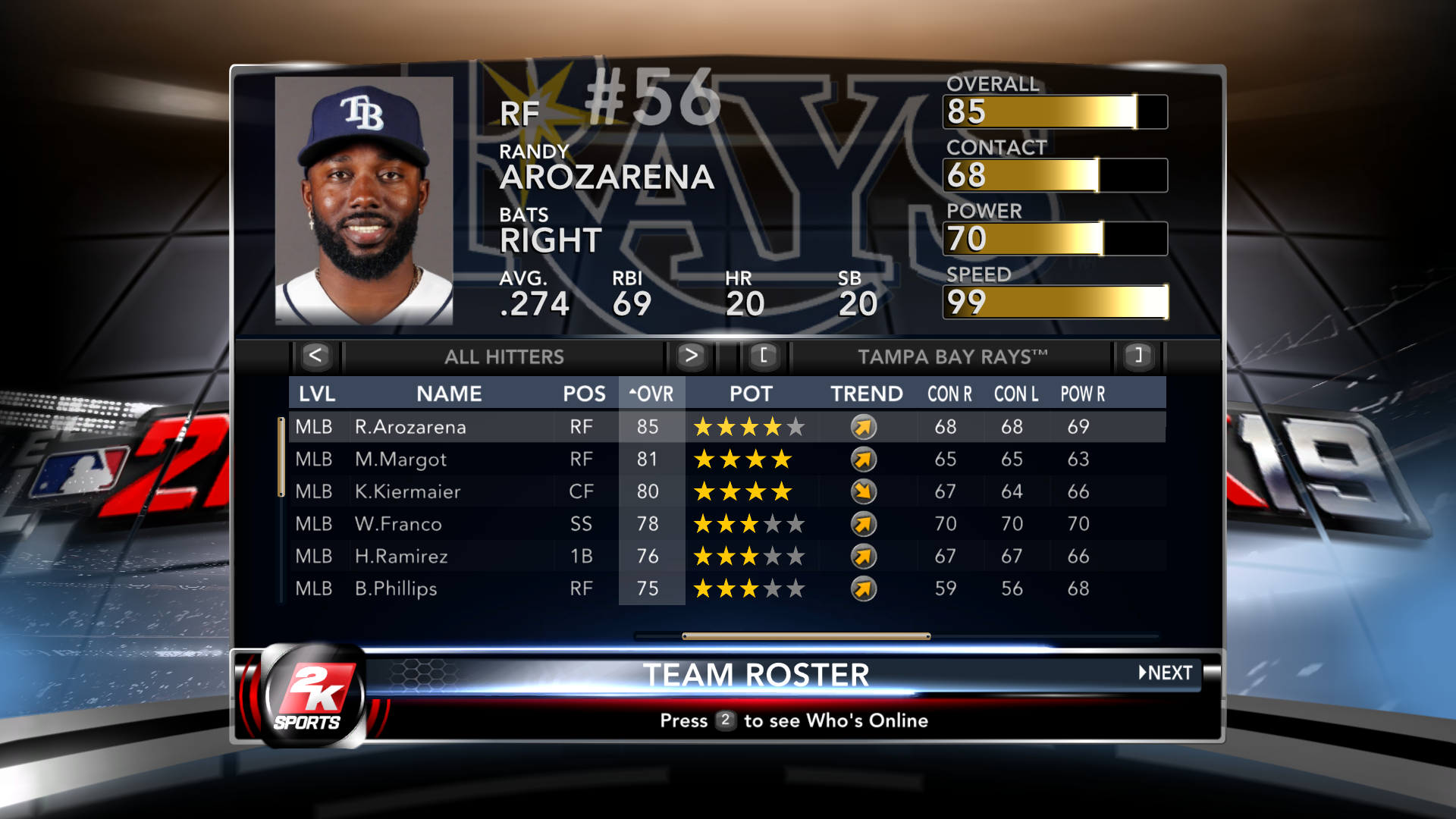Image resolution: width=1456 pixels, height=819 pixels.
Task: Sort roster by the OVR column
Action: tap(651, 394)
